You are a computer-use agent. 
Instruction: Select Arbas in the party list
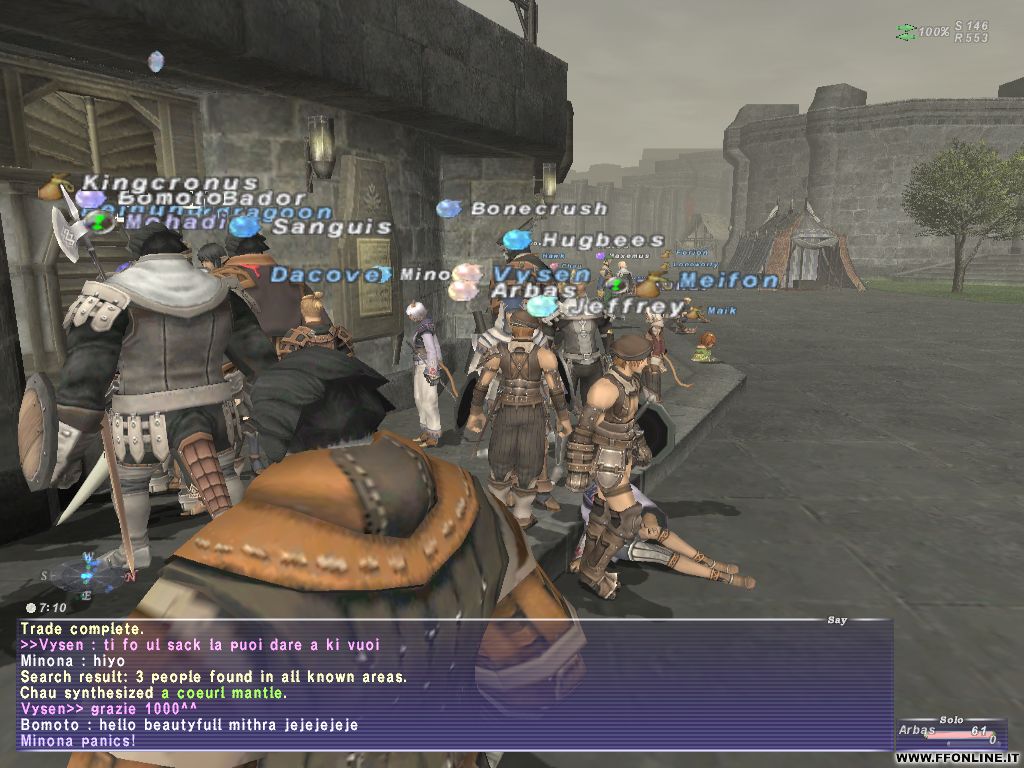[916, 730]
